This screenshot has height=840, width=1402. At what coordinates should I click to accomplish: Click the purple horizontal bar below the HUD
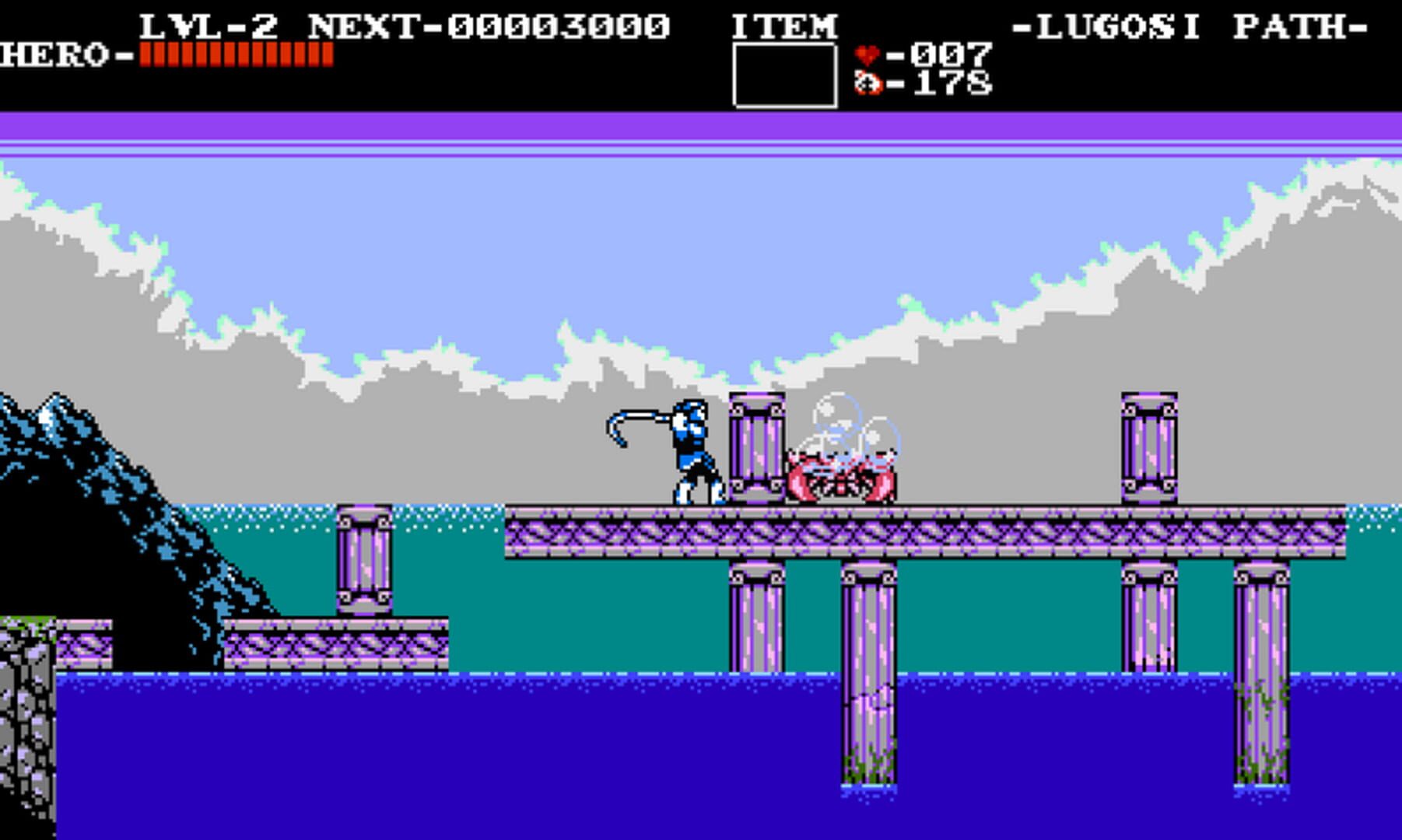tap(700, 124)
